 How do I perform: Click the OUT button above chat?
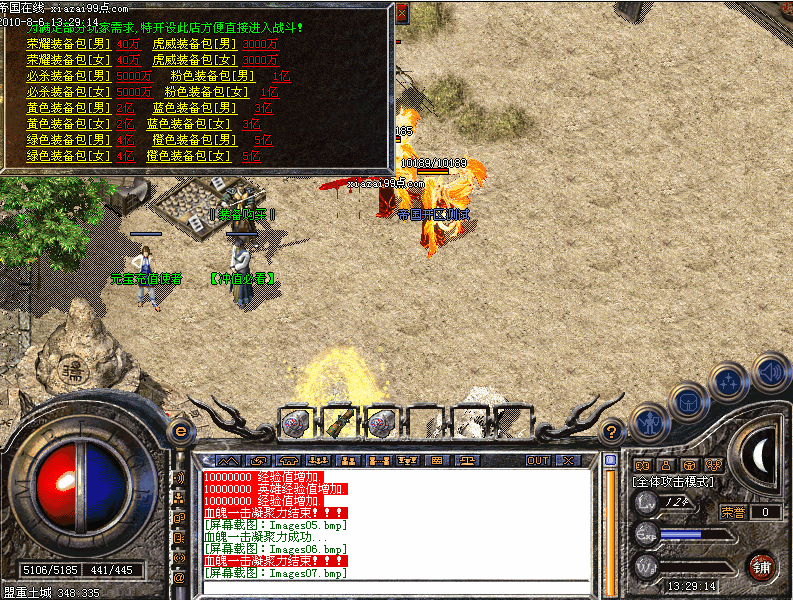(x=538, y=460)
